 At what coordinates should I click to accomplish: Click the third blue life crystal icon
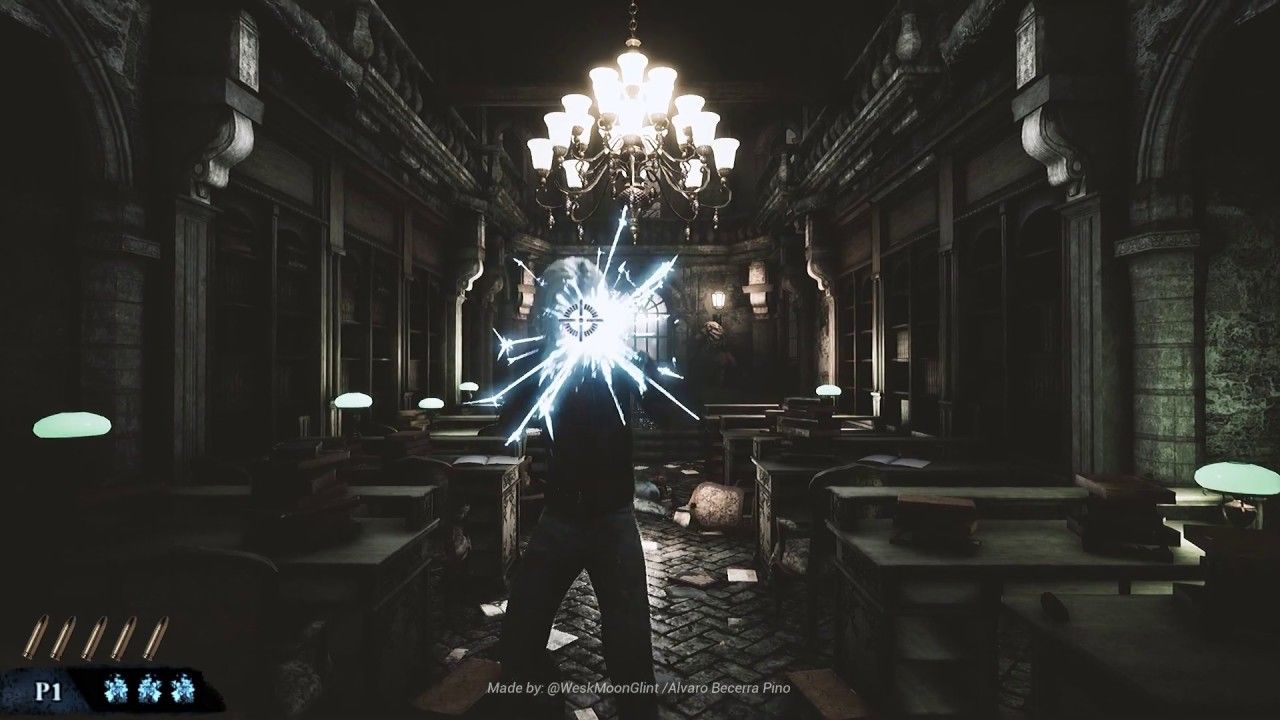[x=181, y=688]
